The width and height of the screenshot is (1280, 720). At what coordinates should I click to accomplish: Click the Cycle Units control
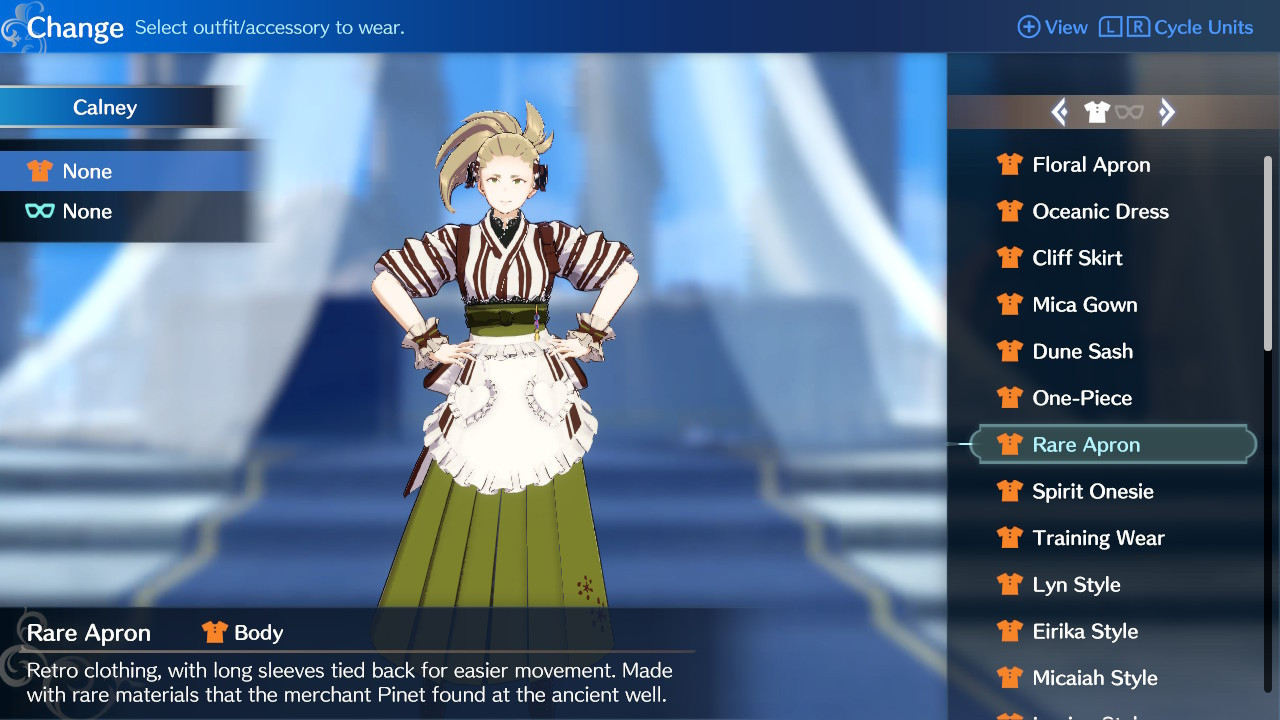[1205, 27]
